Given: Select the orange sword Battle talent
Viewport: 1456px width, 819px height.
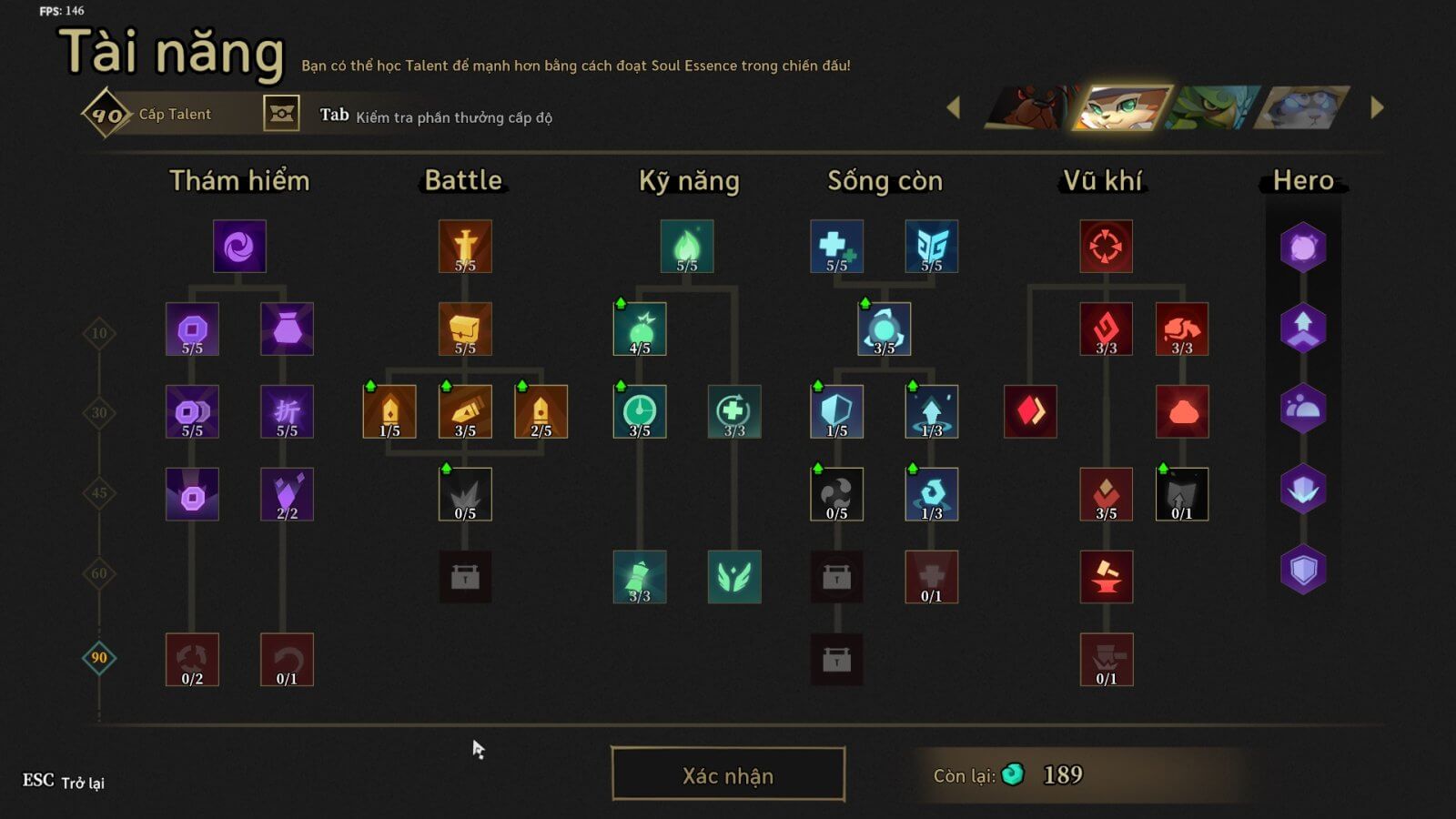Looking at the screenshot, I should (465, 246).
